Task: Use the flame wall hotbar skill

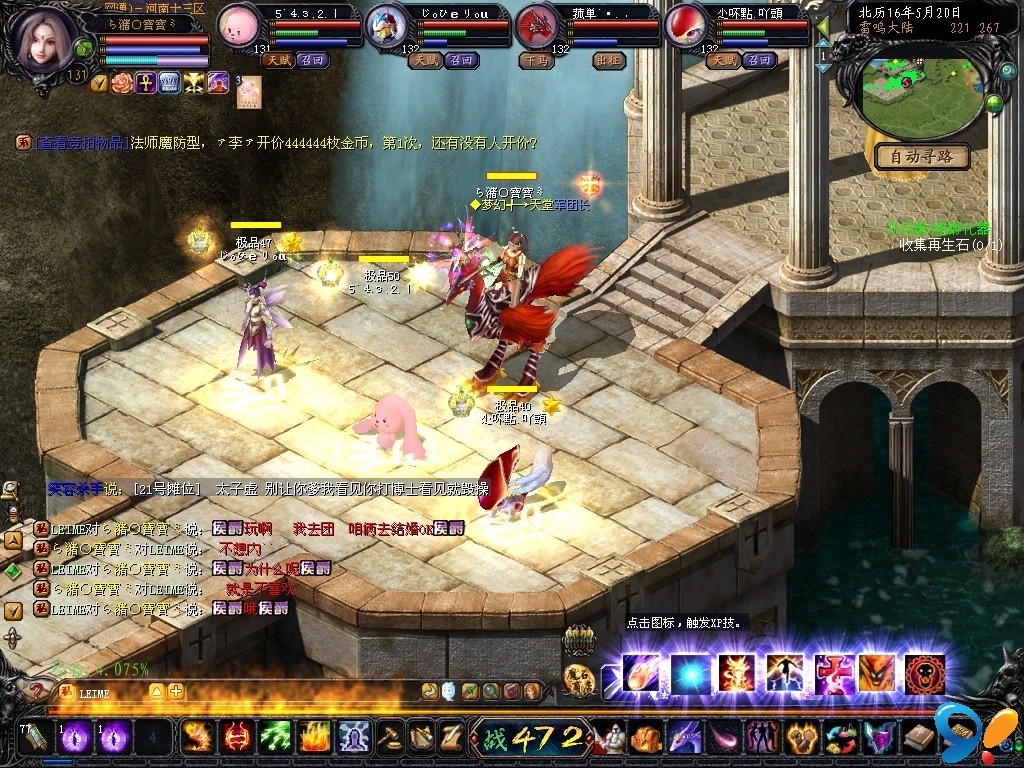Action: click(x=315, y=737)
